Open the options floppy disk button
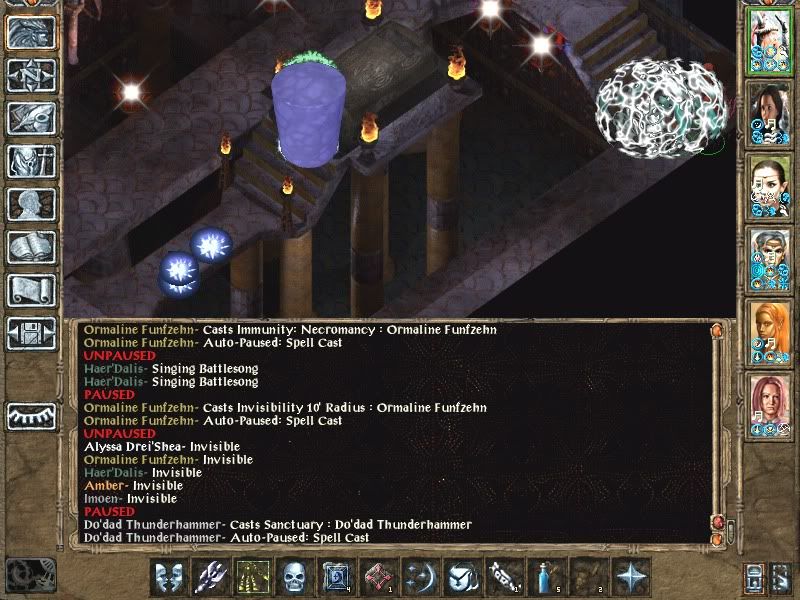The width and height of the screenshot is (800, 600). [x=31, y=333]
